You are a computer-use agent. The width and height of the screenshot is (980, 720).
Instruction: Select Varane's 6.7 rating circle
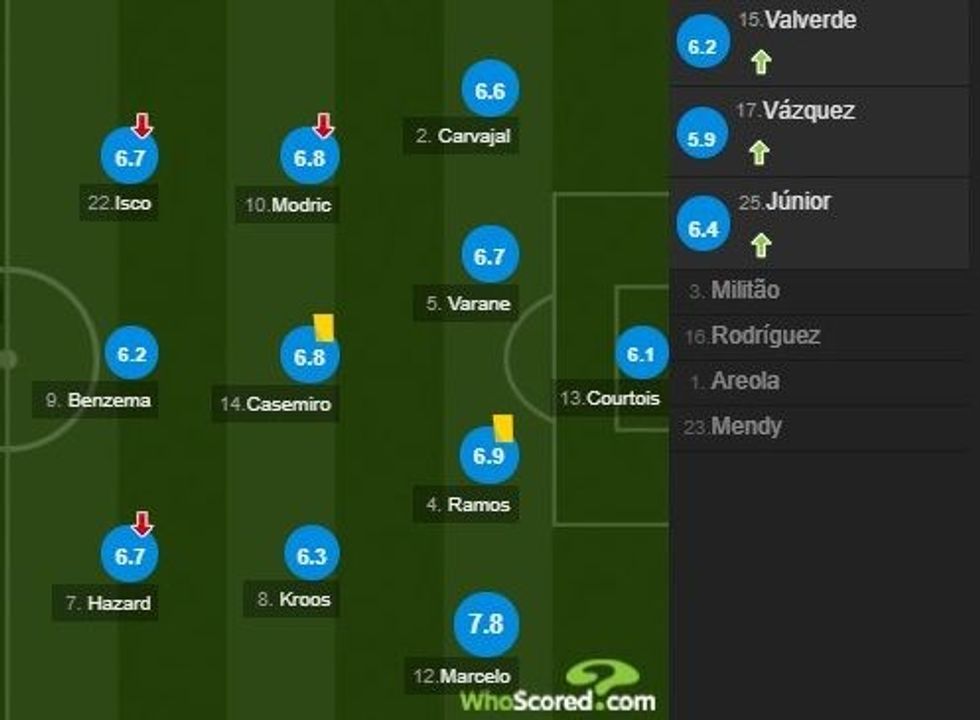pos(489,258)
